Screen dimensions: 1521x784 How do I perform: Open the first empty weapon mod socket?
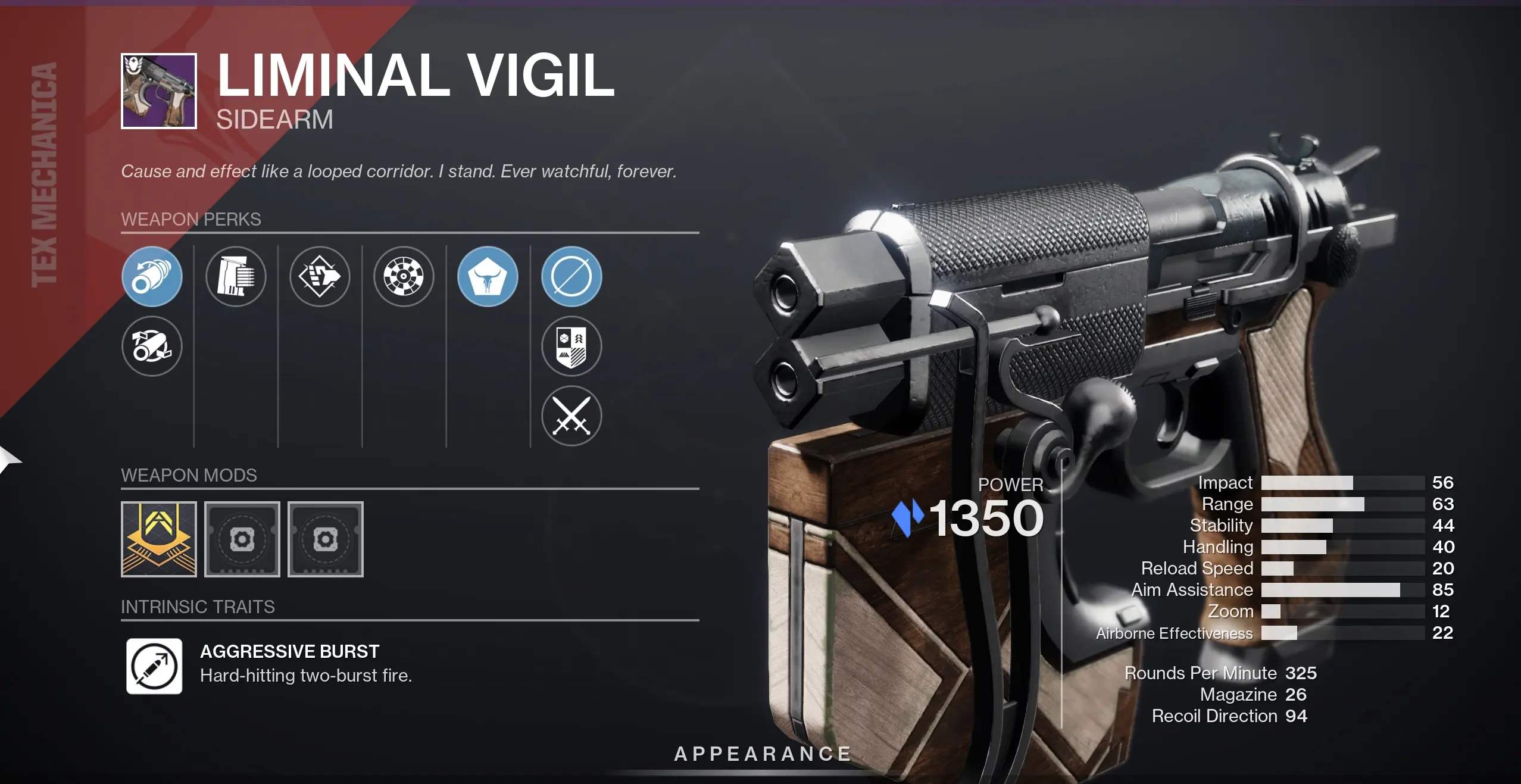coord(242,539)
